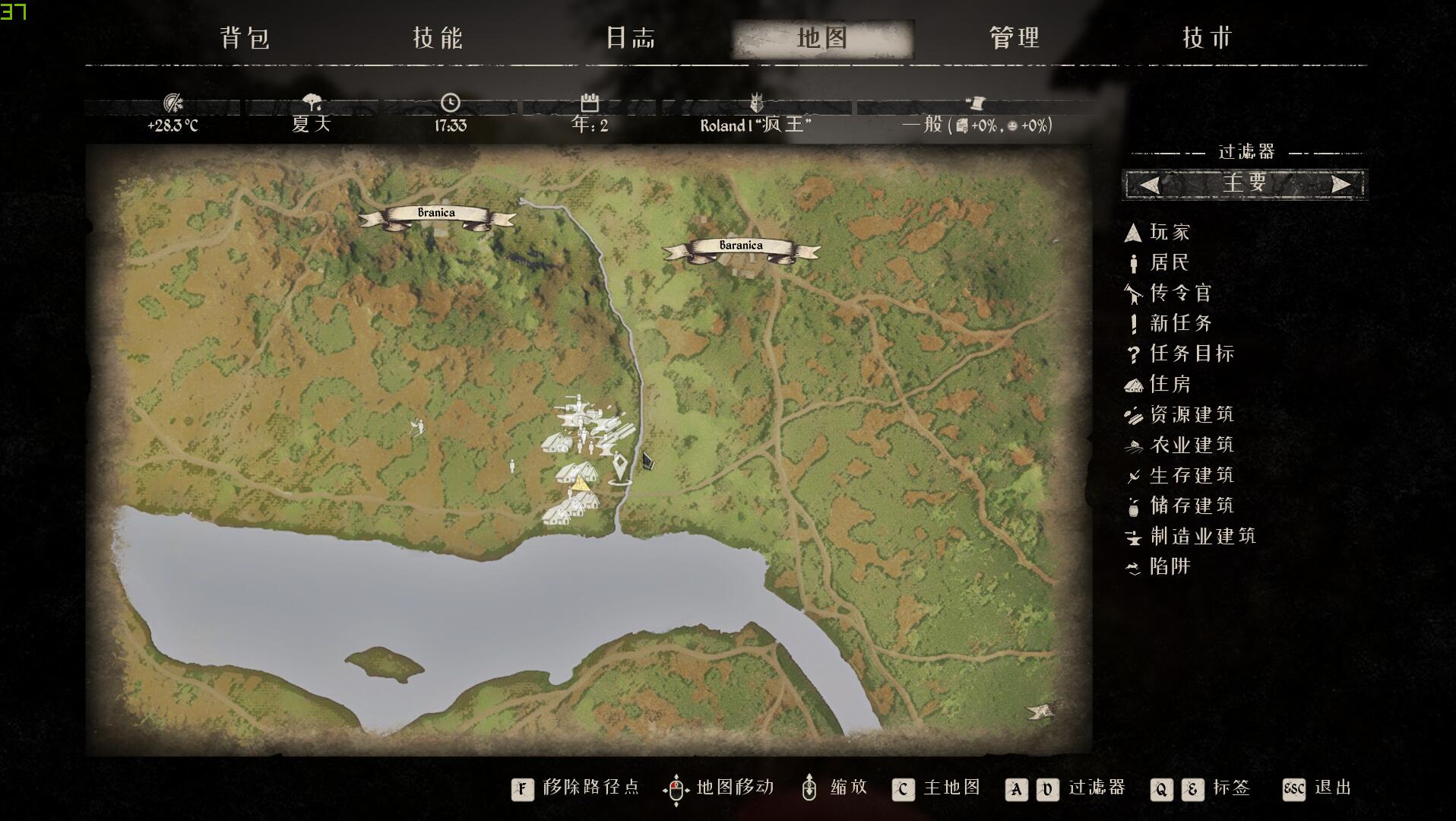This screenshot has width=1456, height=821.
Task: Toggle the 居民 legend entry
Action: tap(1169, 263)
